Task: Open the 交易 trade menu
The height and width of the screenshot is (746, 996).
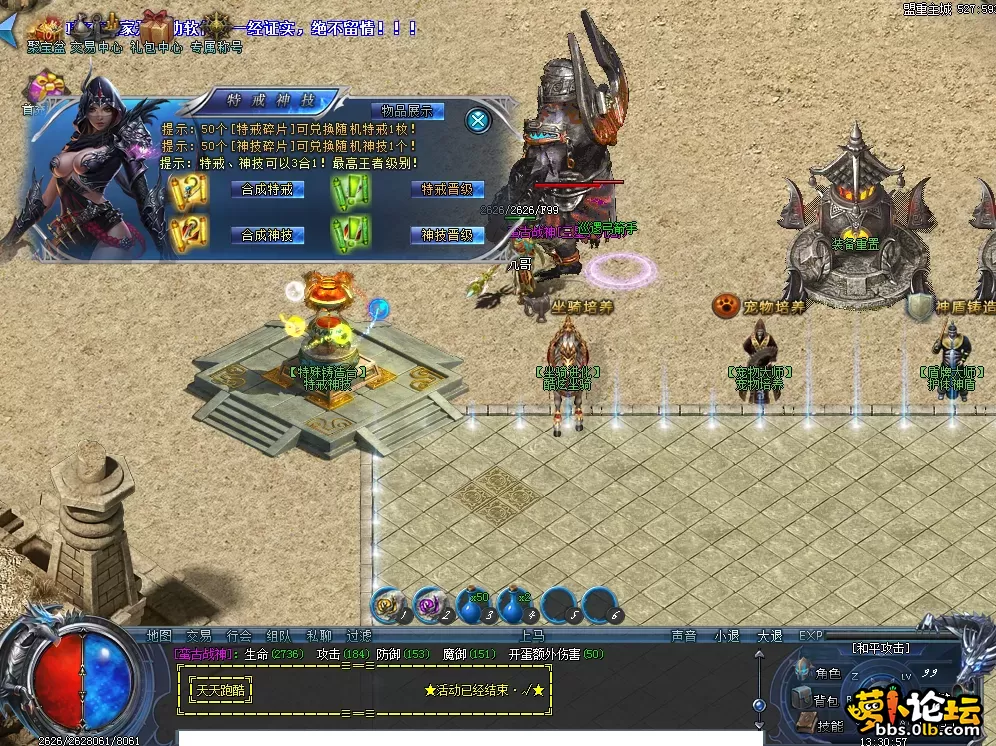Action: [x=199, y=635]
